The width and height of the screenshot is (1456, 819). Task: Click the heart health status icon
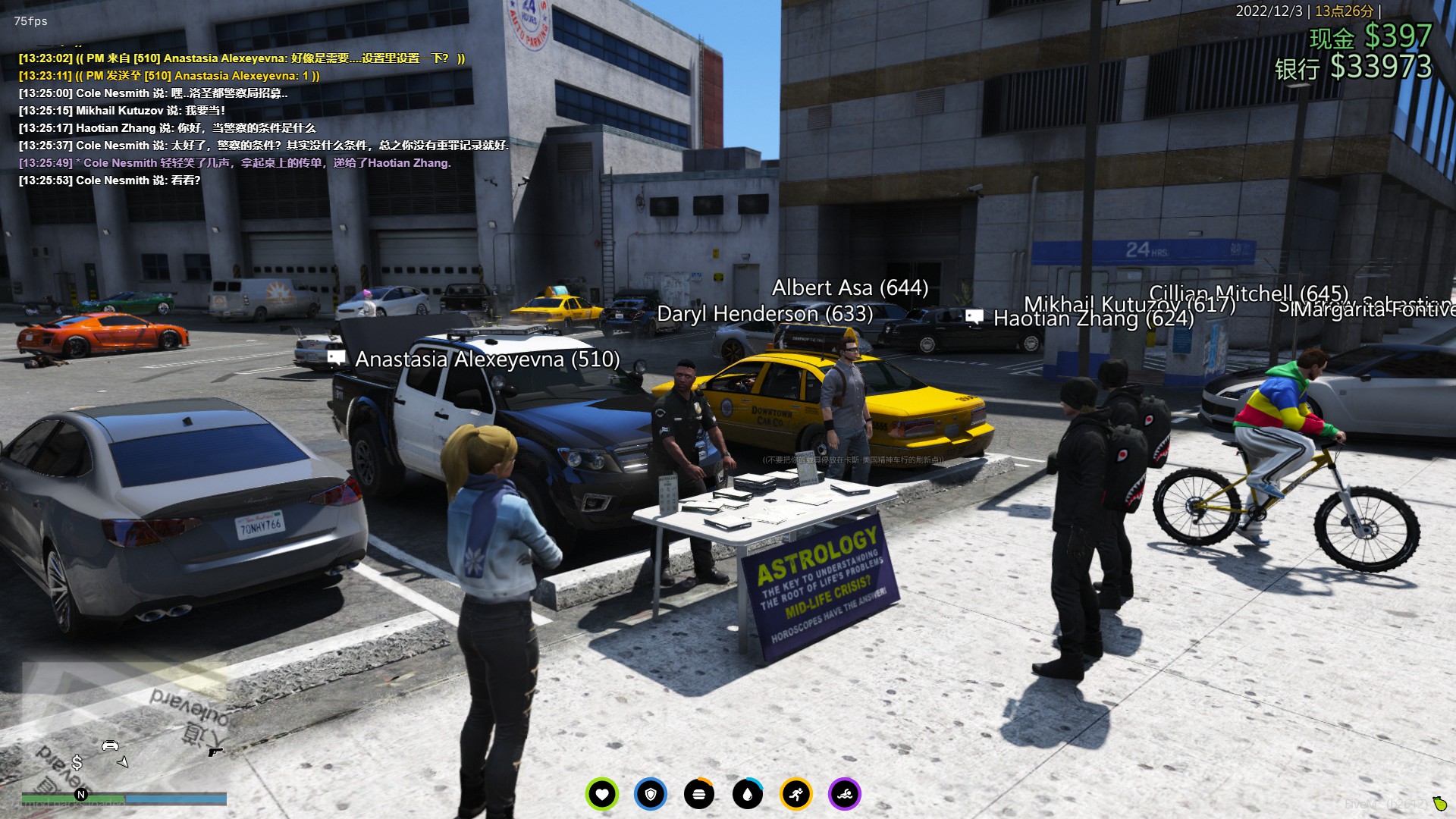pos(602,795)
